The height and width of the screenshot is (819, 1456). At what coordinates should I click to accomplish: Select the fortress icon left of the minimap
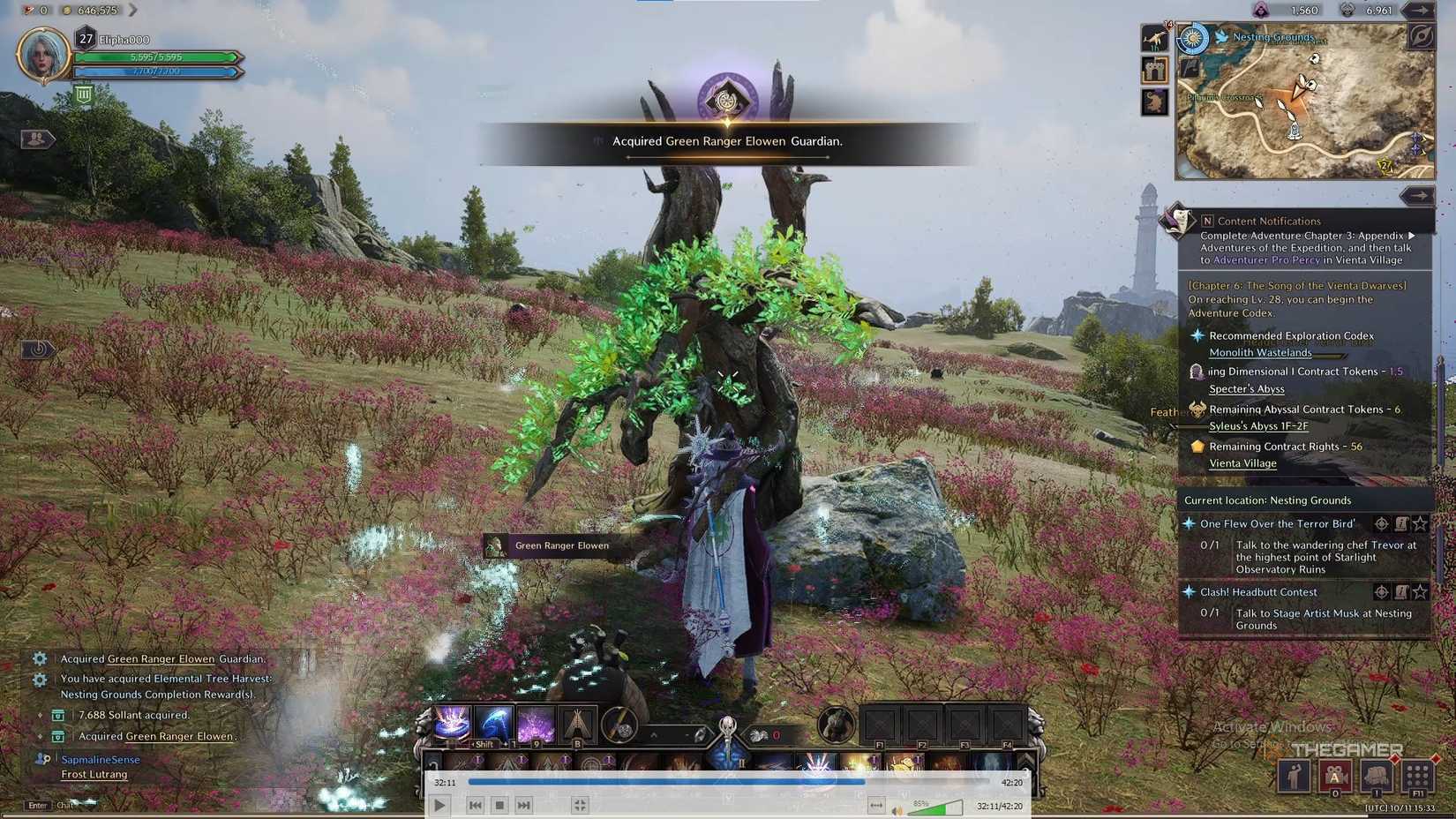(x=1154, y=70)
